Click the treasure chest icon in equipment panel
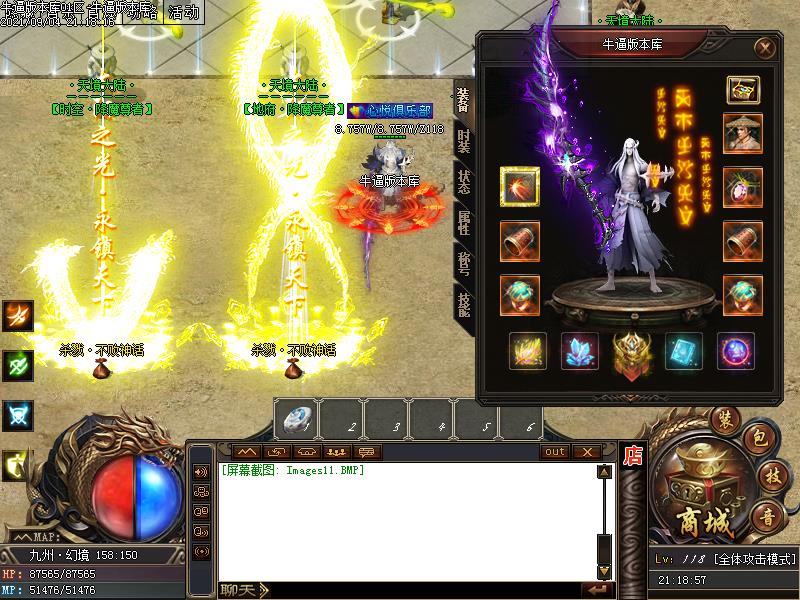The image size is (800, 600). pos(743,90)
